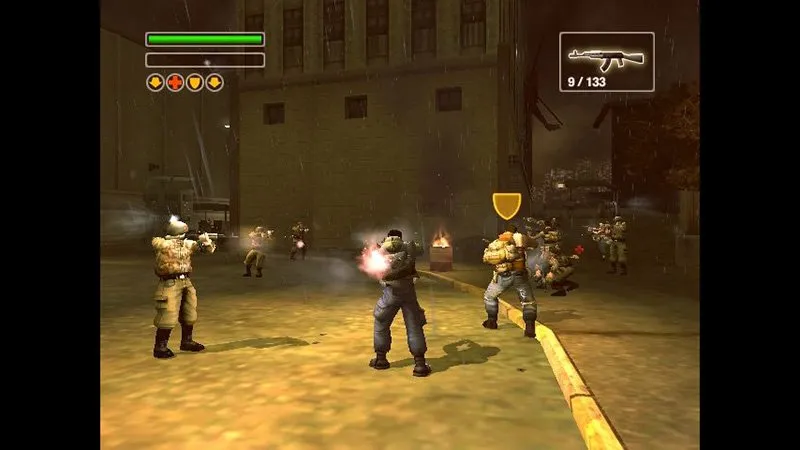Screen dimensions: 800x450
Task: Click the assault rifle weapon icon
Action: coord(606,54)
